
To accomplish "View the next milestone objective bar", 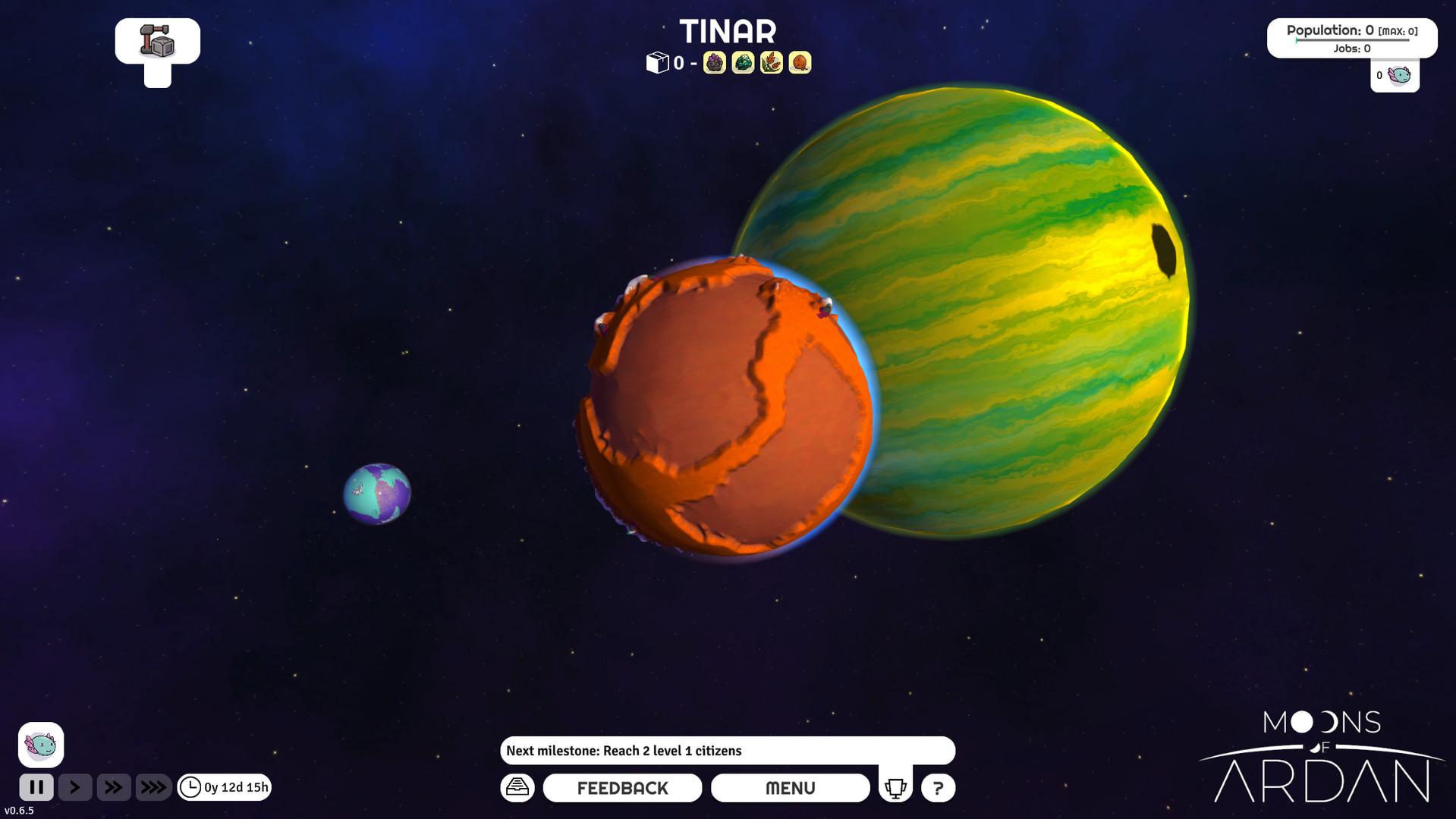I will [x=727, y=751].
